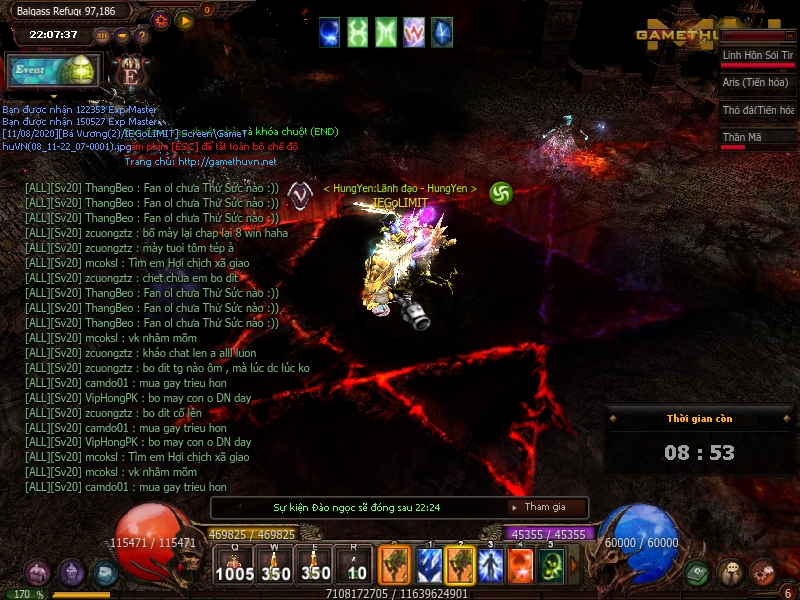This screenshot has width=800, height=600.
Task: Activate skill 4 red fire orb
Action: 520,566
